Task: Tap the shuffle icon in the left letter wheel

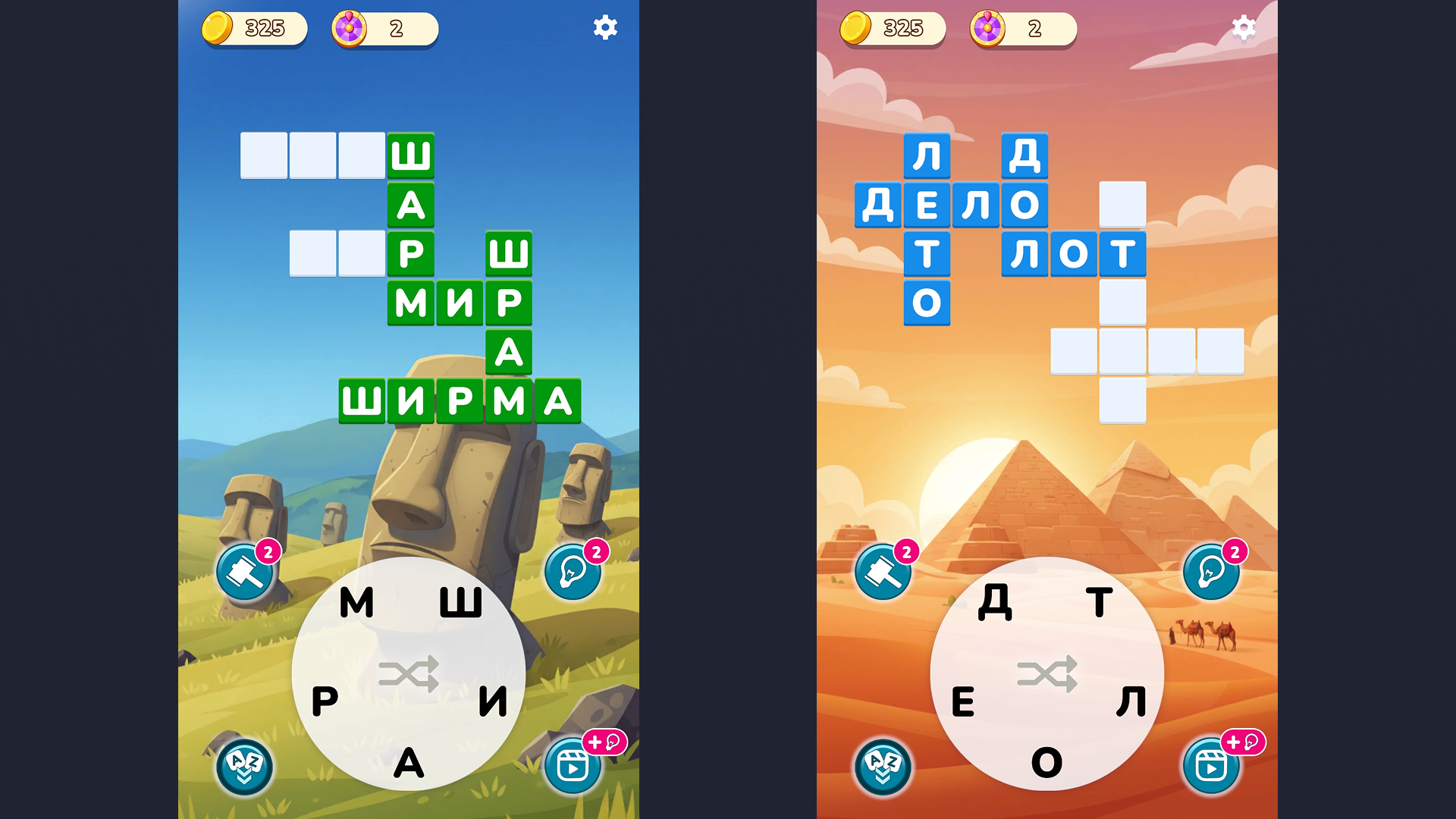Action: 410,673
